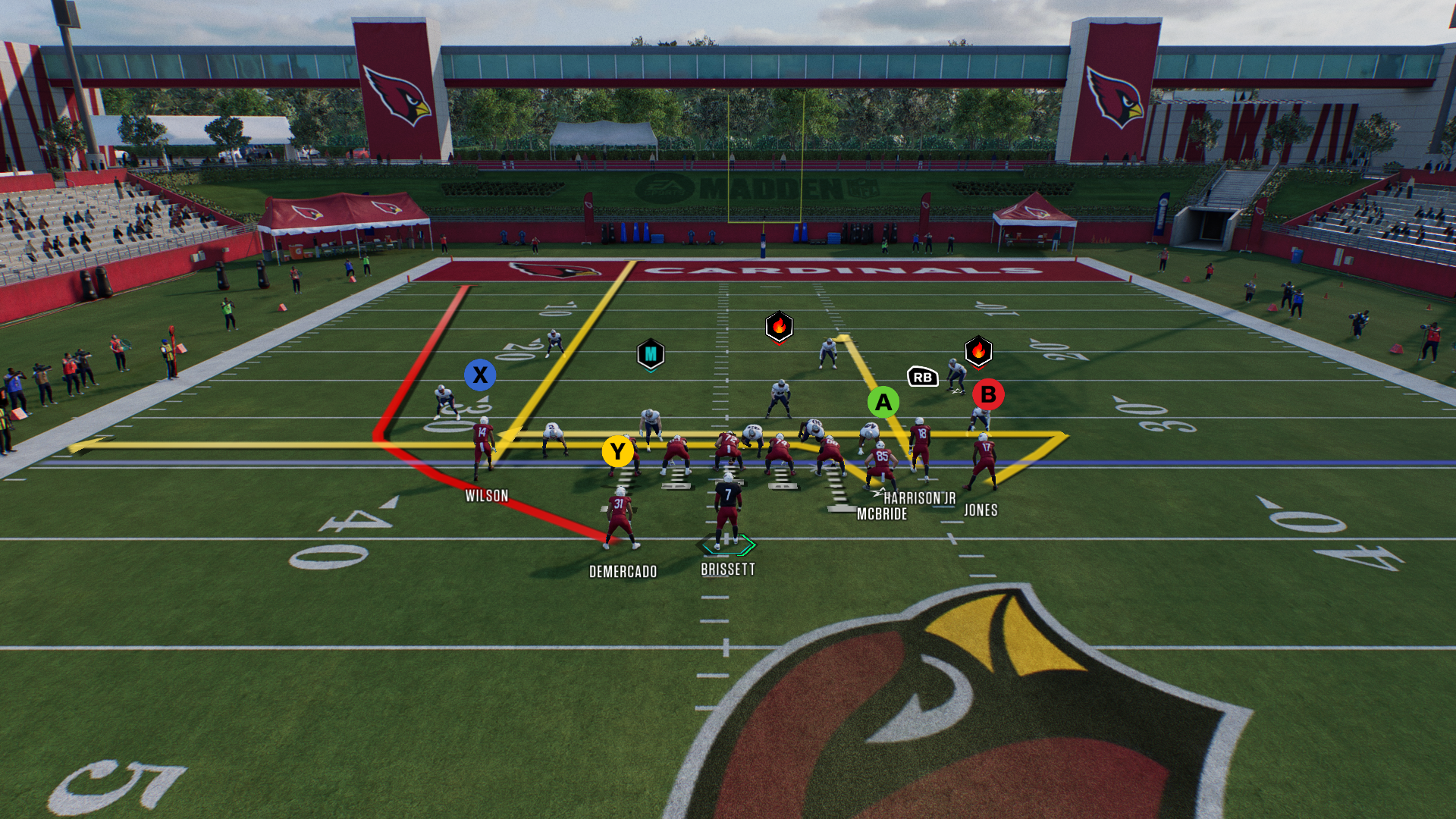Viewport: 1456px width, 819px height.
Task: Pick the JONES receiver name label
Action: tap(981, 510)
